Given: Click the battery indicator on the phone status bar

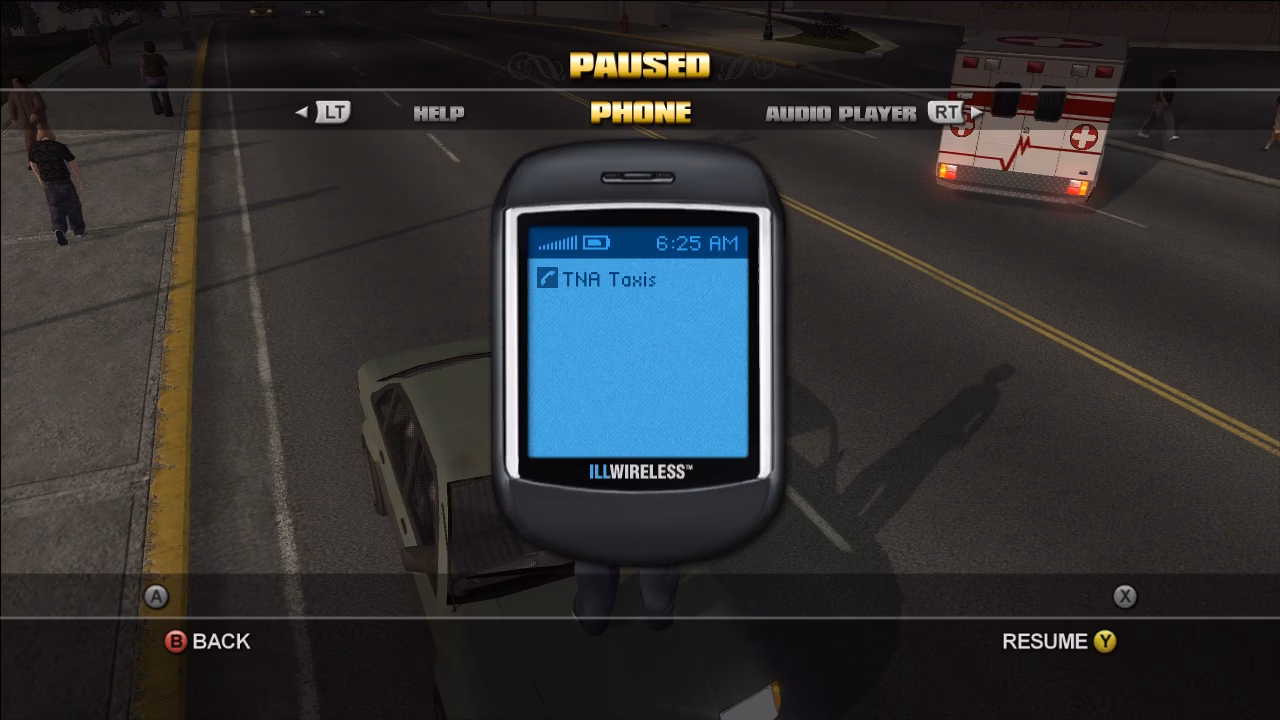Looking at the screenshot, I should point(595,240).
